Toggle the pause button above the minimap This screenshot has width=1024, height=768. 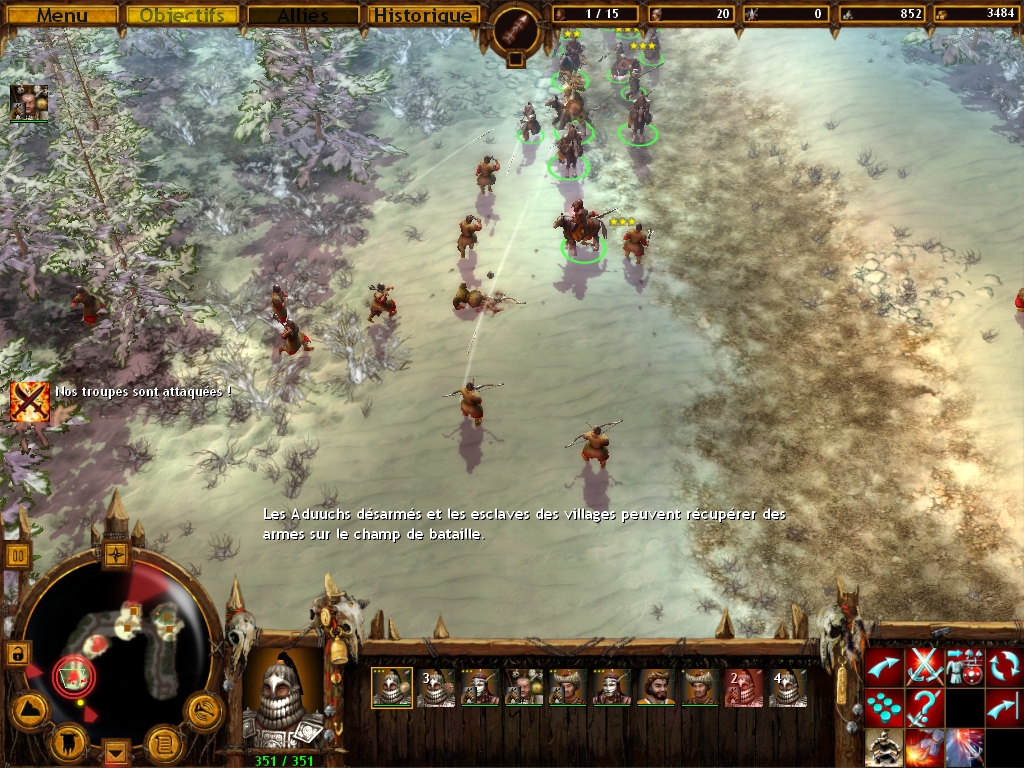point(18,555)
